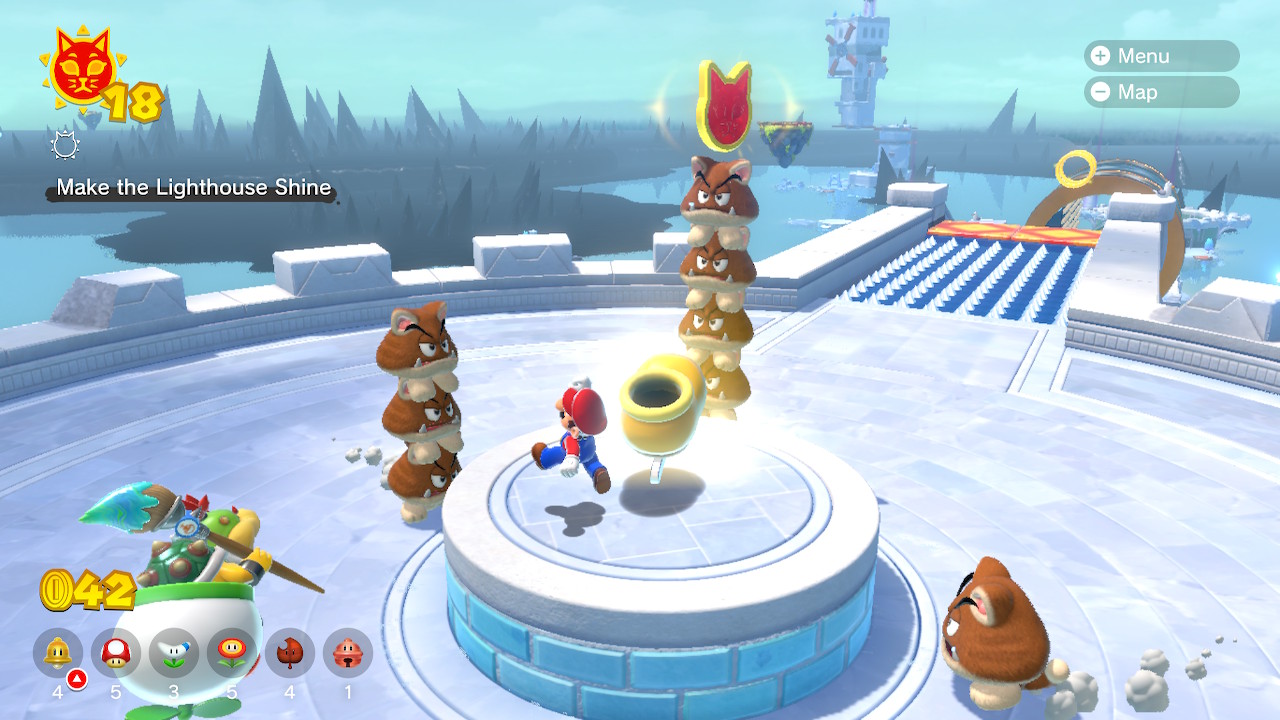1280x720 pixels.
Task: Open the Menu button
Action: (x=1160, y=56)
